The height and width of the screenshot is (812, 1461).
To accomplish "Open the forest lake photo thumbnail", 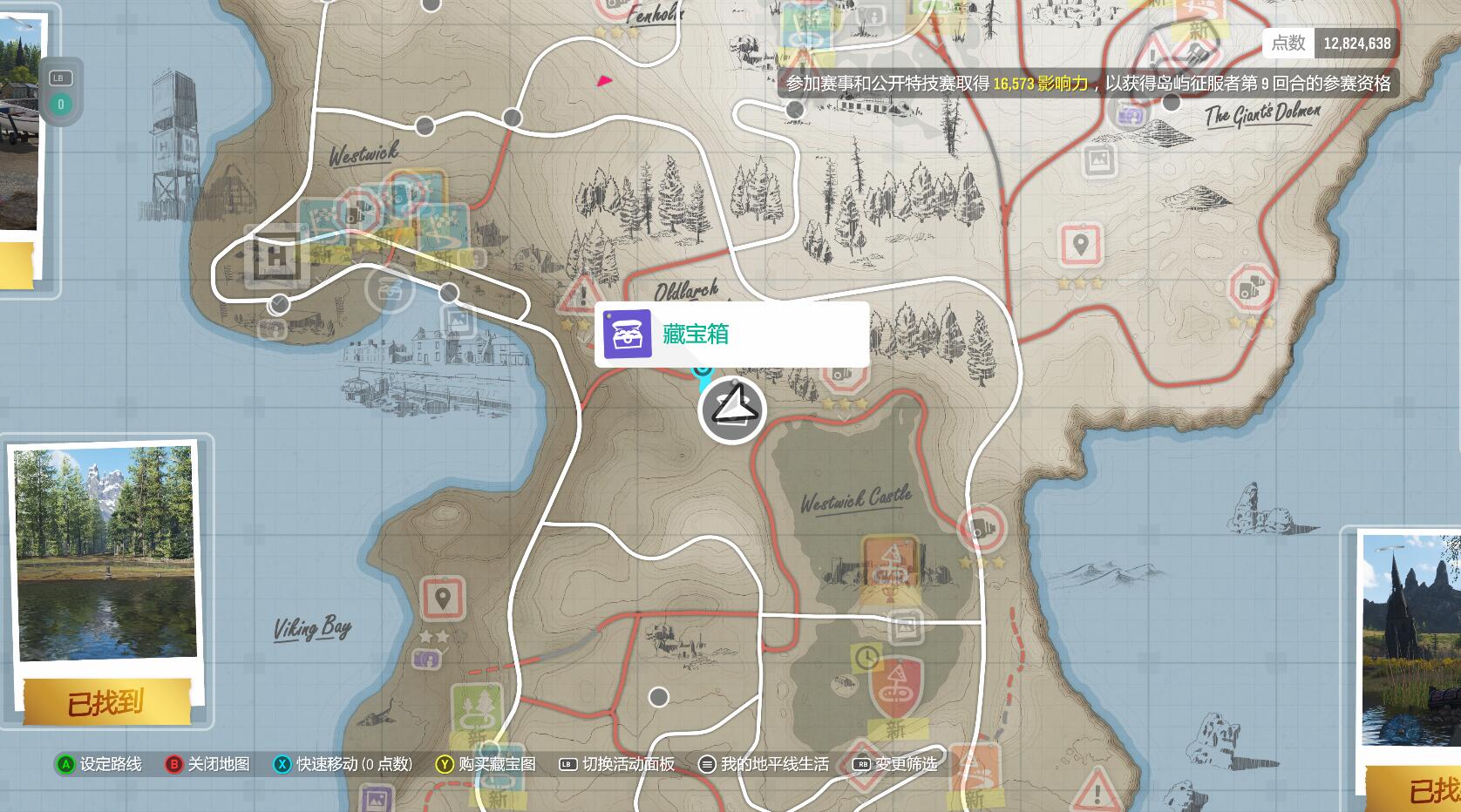I will (106, 553).
